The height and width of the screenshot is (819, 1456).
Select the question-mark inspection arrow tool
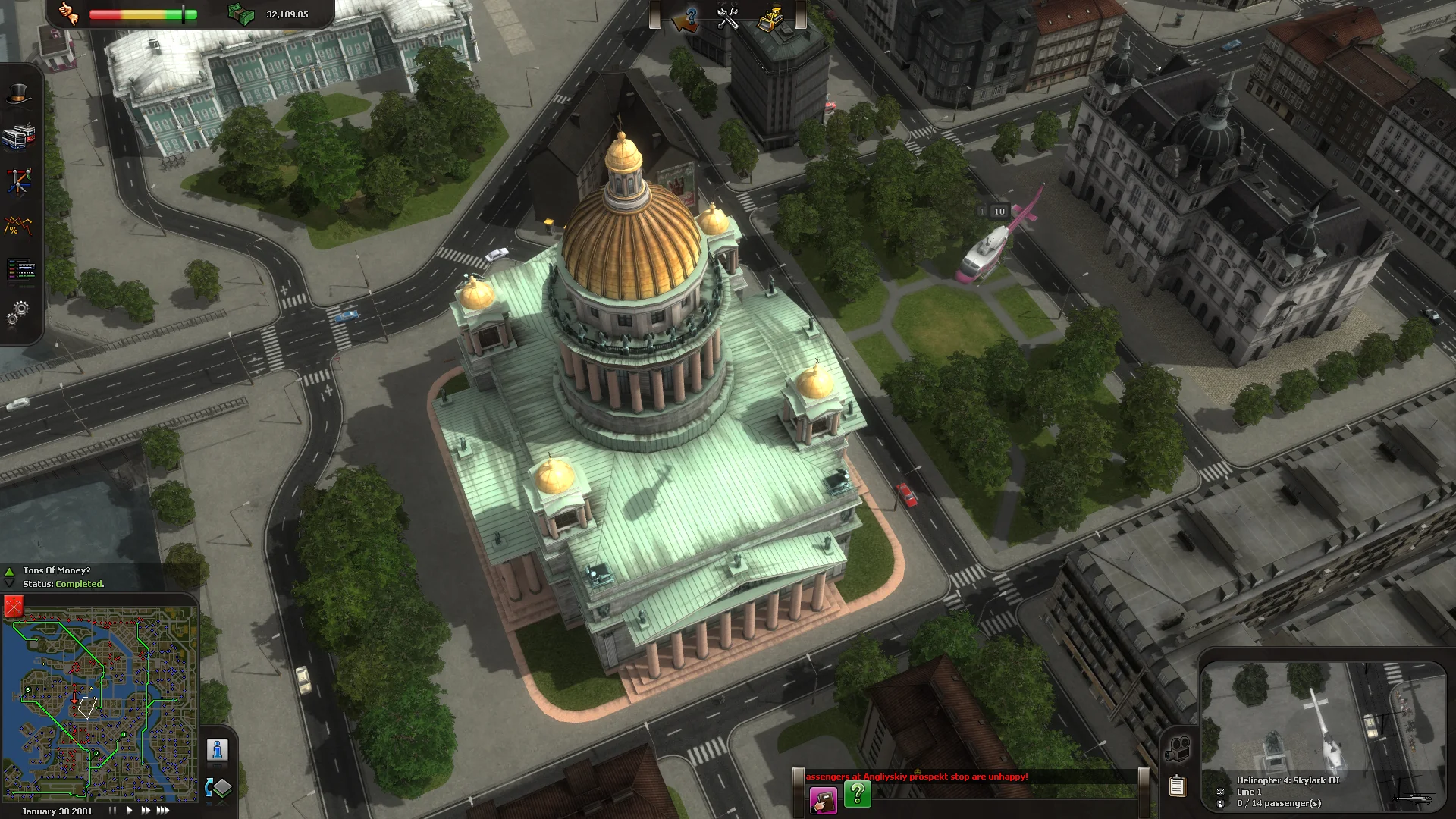click(686, 19)
